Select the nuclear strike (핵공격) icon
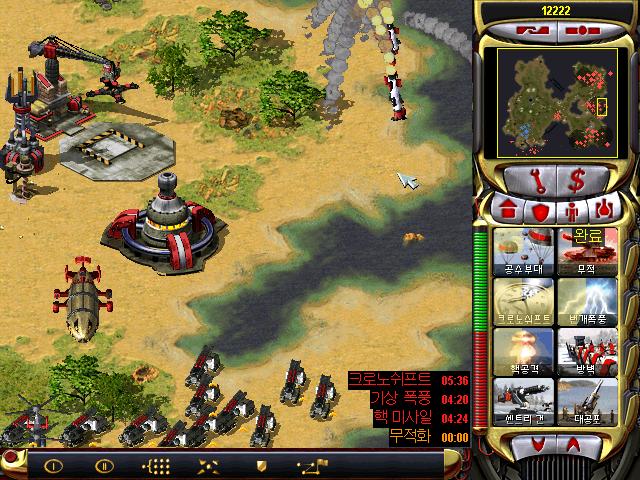Image resolution: width=640 pixels, height=480 pixels. click(520, 351)
